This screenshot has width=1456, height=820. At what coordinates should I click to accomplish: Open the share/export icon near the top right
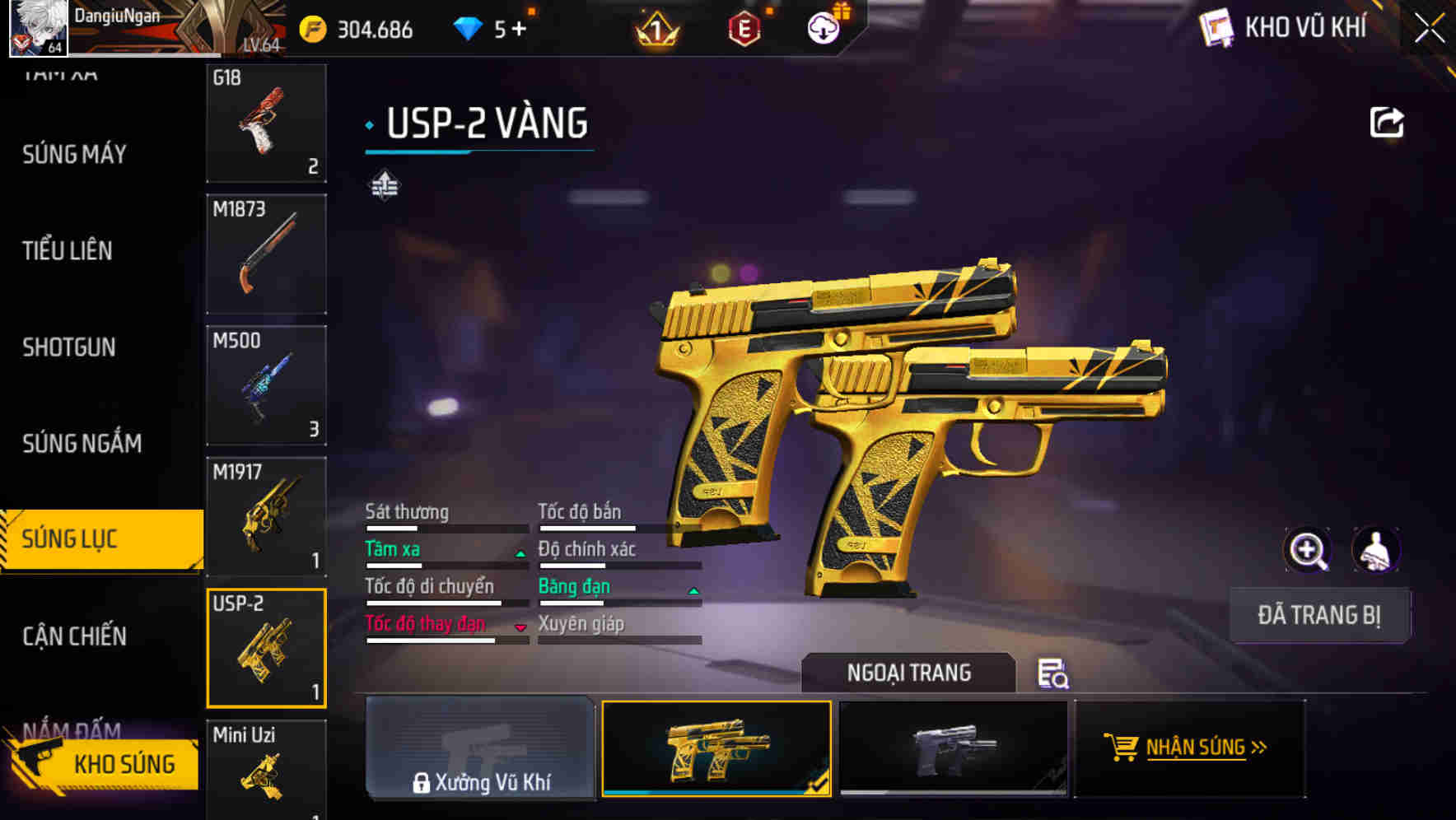click(1387, 121)
